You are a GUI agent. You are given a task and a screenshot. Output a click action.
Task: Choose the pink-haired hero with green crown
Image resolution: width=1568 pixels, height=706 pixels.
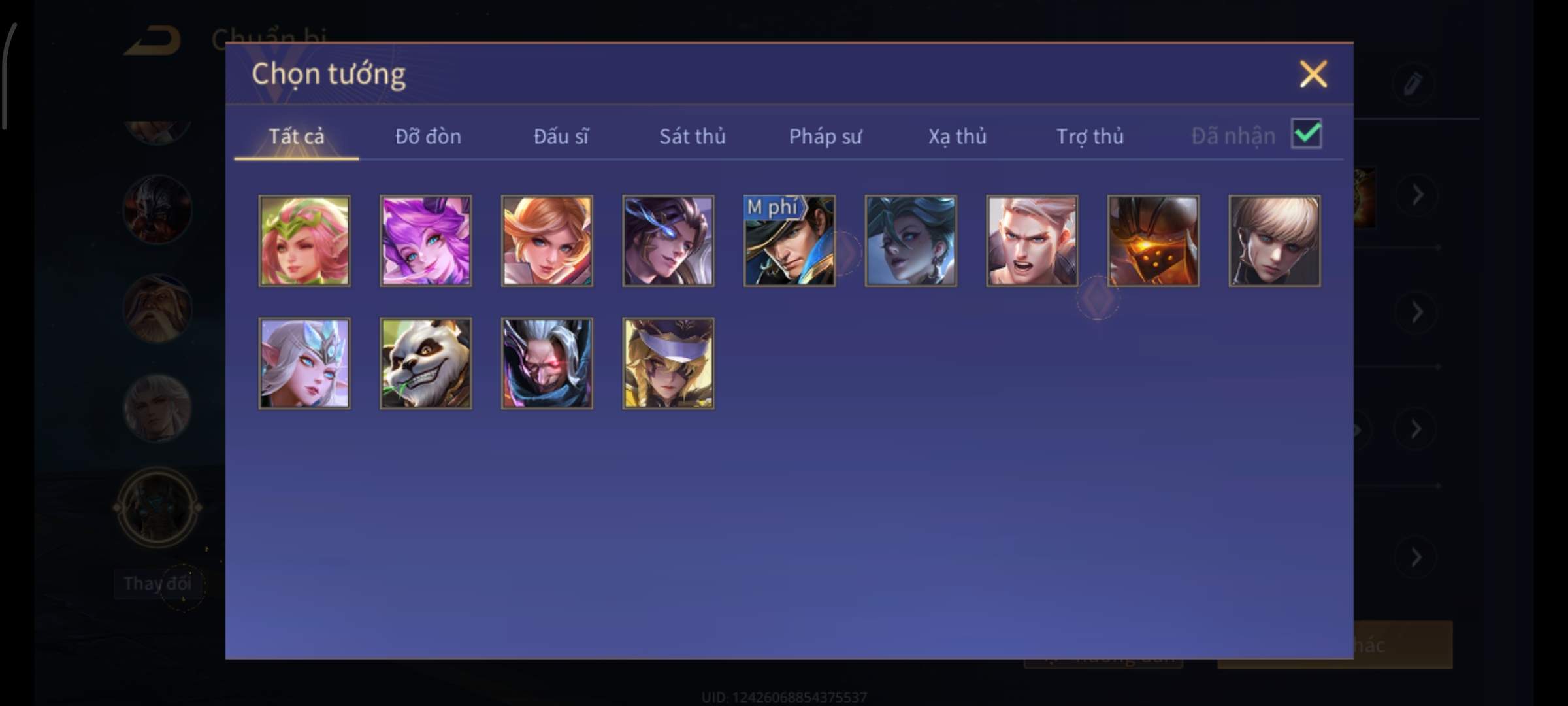click(304, 241)
